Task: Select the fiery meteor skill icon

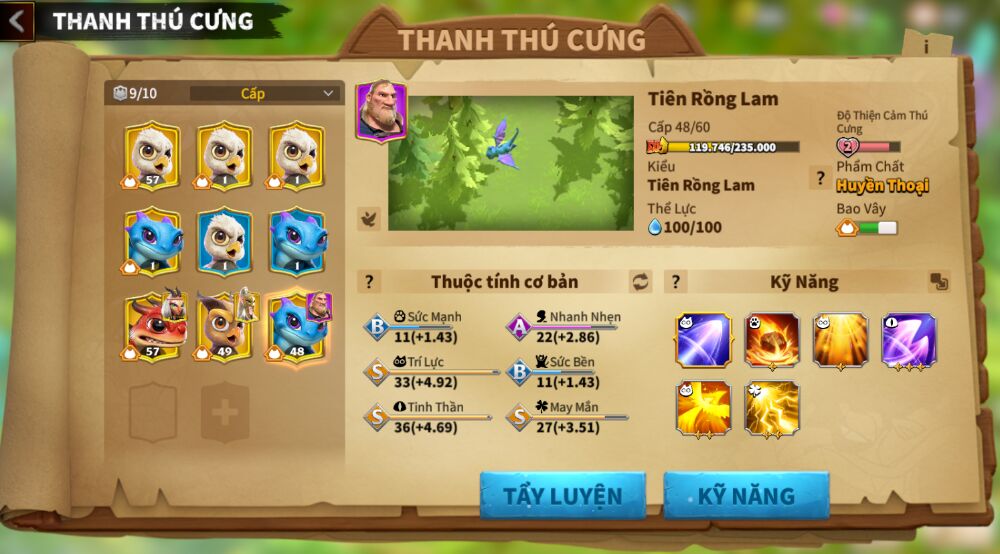Action: point(772,341)
